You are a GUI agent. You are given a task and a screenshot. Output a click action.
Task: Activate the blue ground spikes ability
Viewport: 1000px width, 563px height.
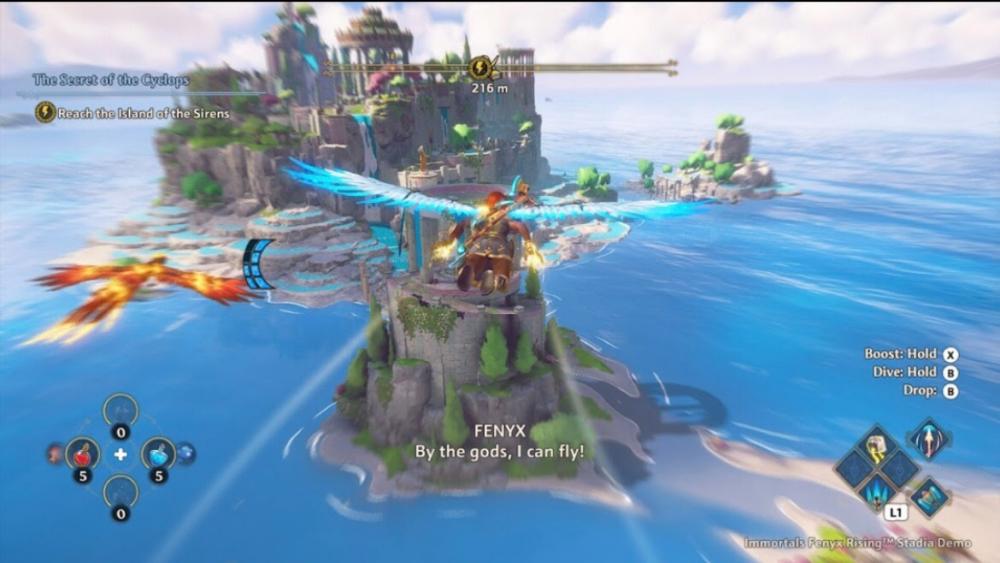coord(879,490)
